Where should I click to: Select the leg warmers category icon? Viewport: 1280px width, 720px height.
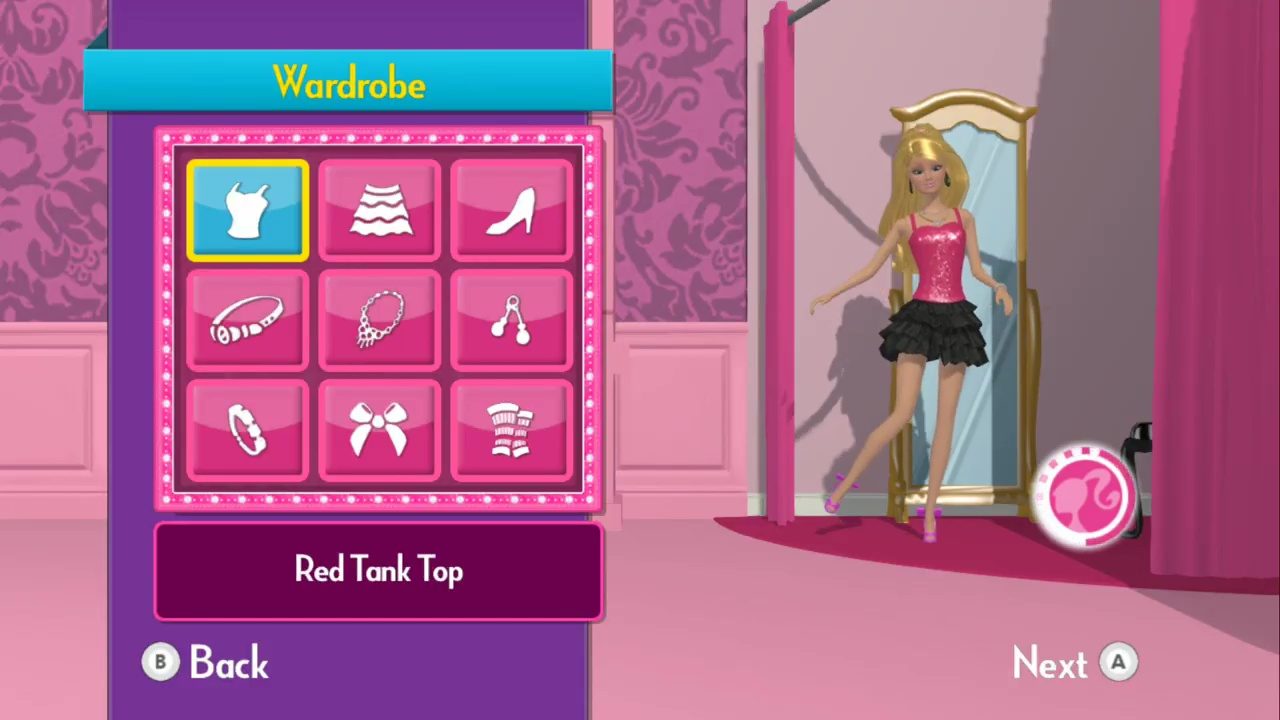(511, 430)
